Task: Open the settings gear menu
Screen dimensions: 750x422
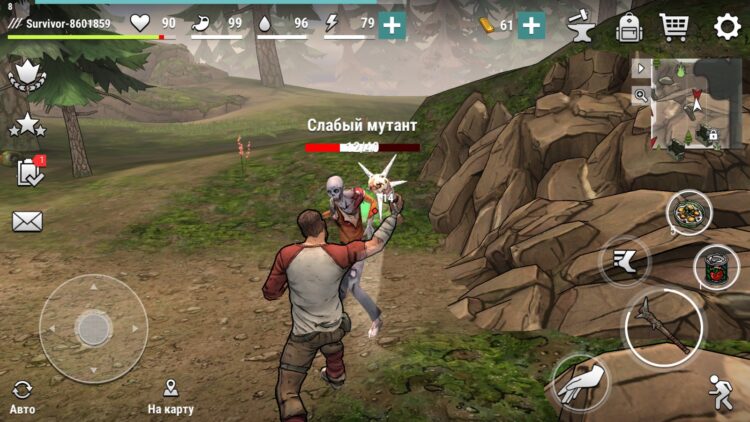Action: [x=727, y=26]
